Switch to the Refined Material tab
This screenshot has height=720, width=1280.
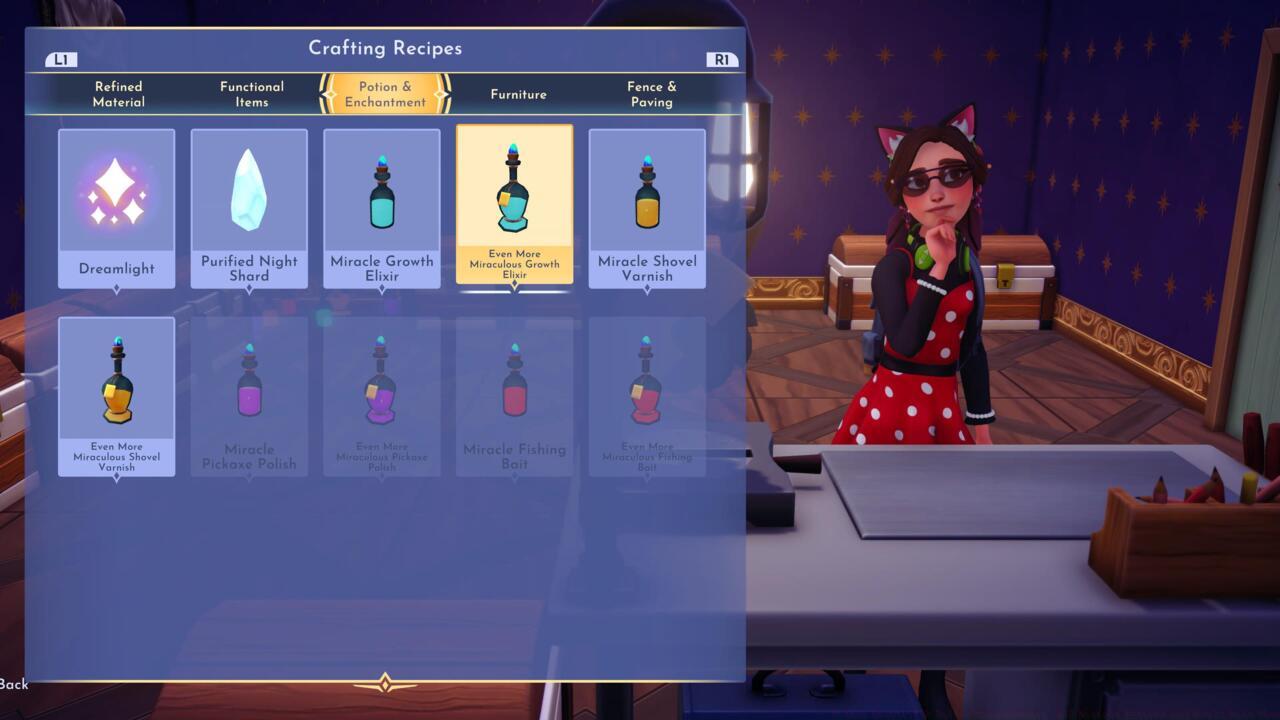(119, 94)
